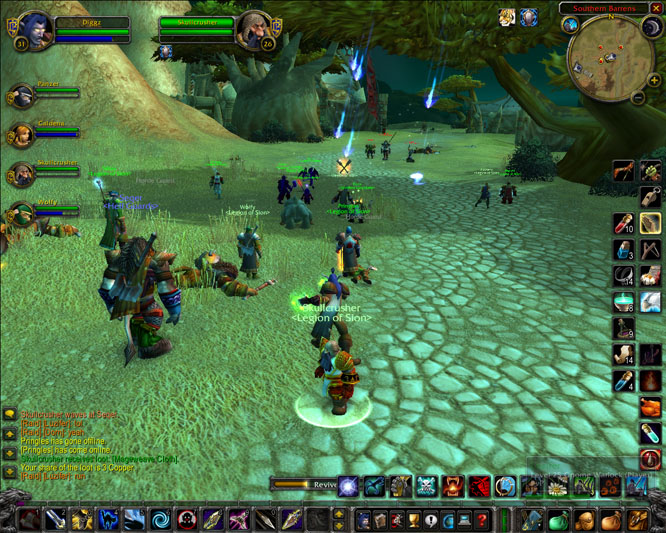Click the target portrait for Skullcrusher
666x533 pixels.
(254, 30)
